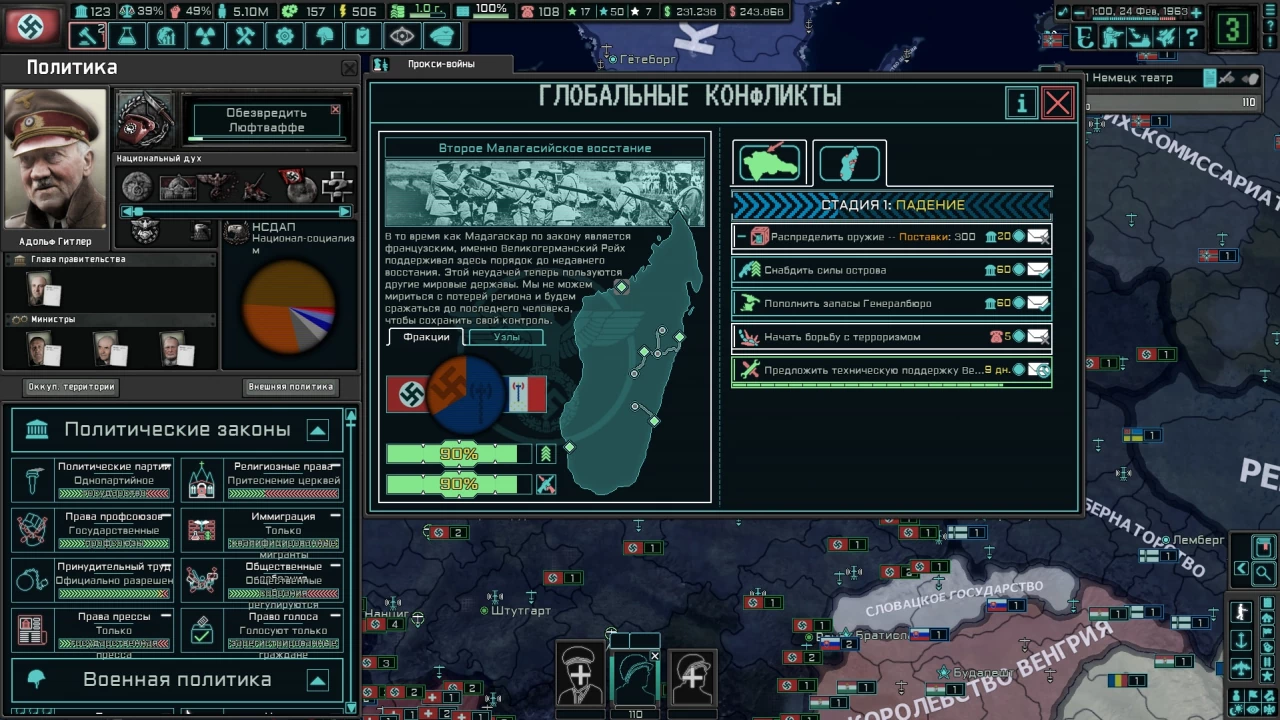1280x720 pixels.
Task: Open the Madagascar conflict tab
Action: click(x=849, y=163)
